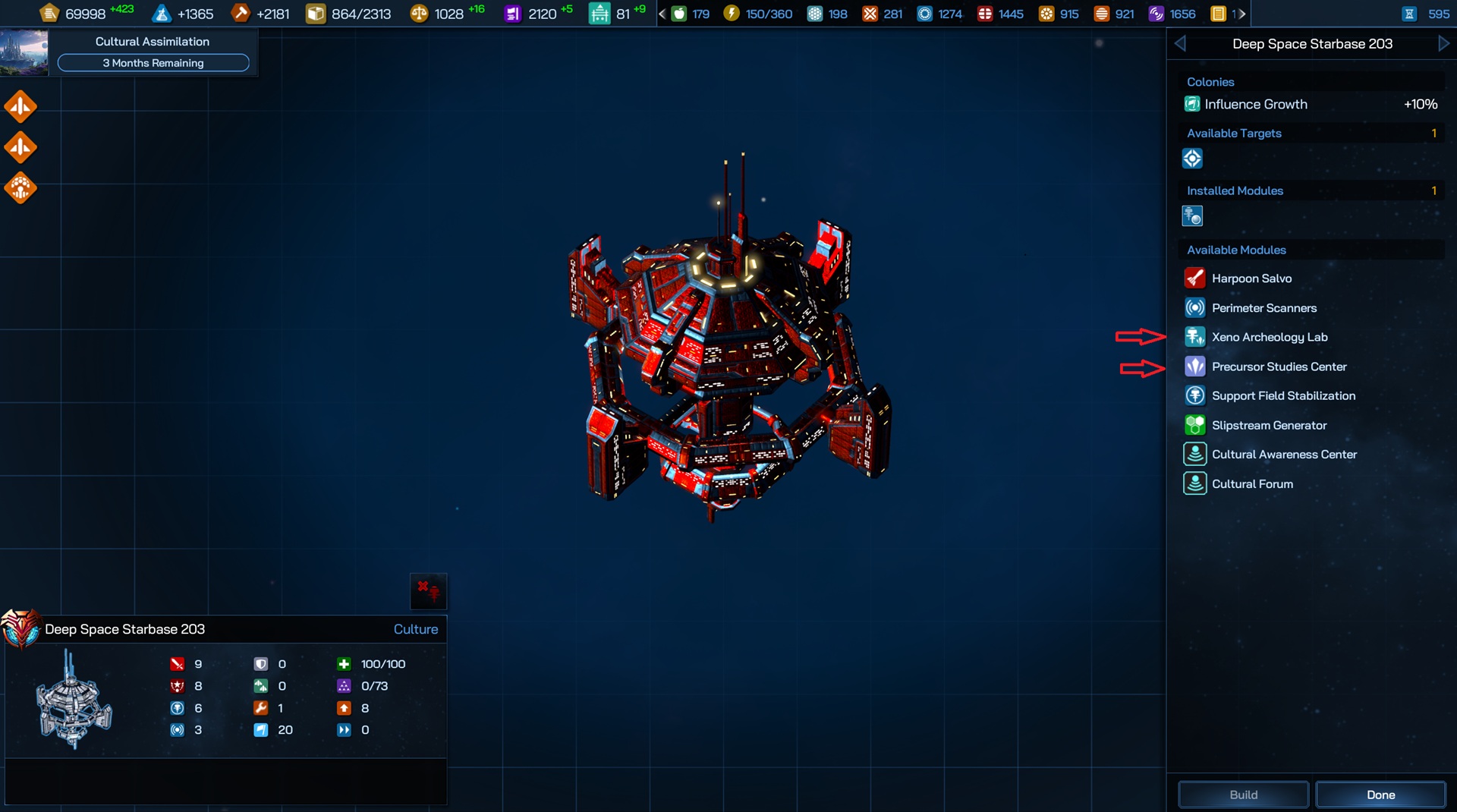Screen dimensions: 1457x812
Task: Open the Cultural Assimilation research tracker
Action: (153, 52)
